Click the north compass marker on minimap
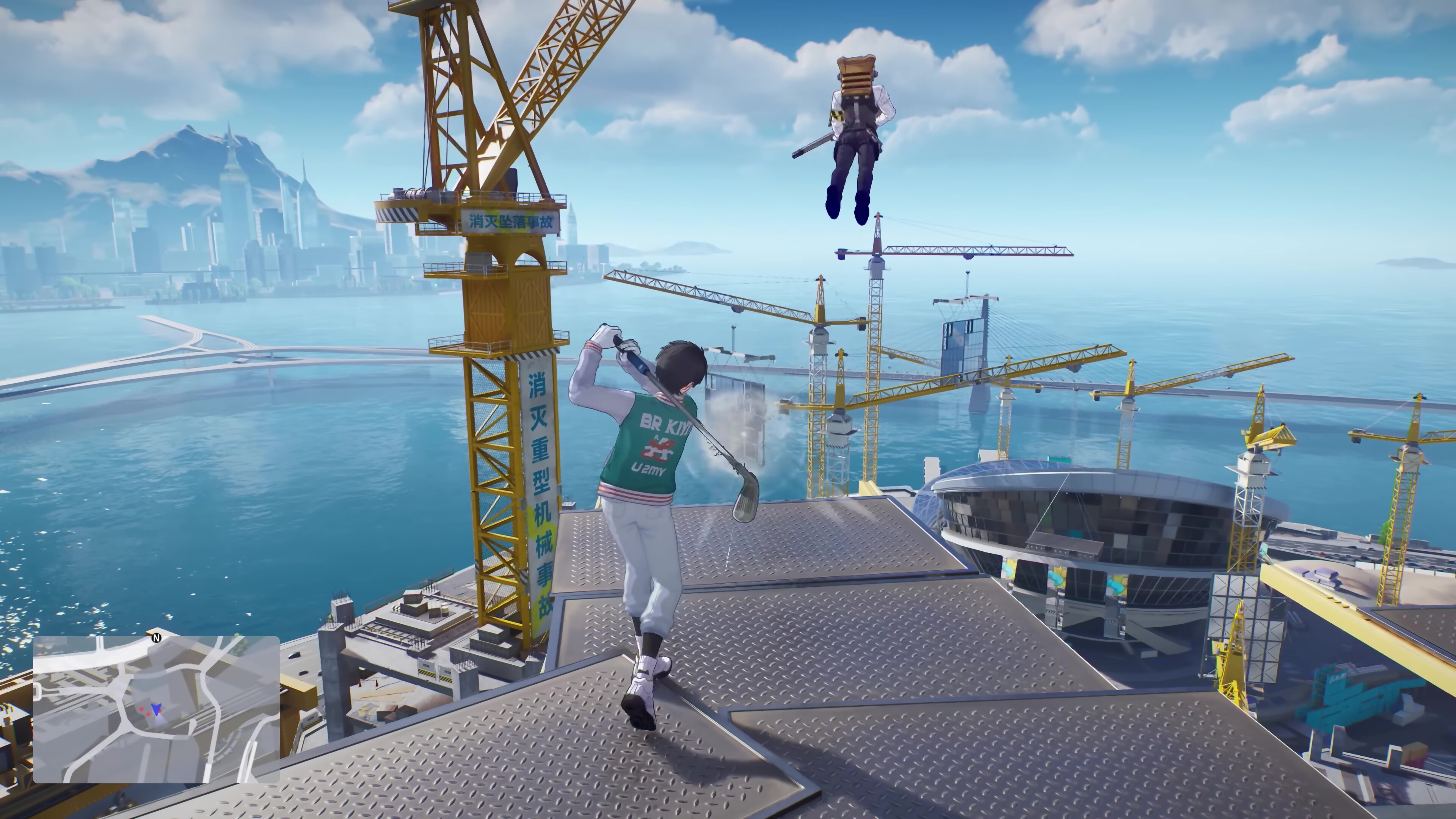 tap(157, 637)
